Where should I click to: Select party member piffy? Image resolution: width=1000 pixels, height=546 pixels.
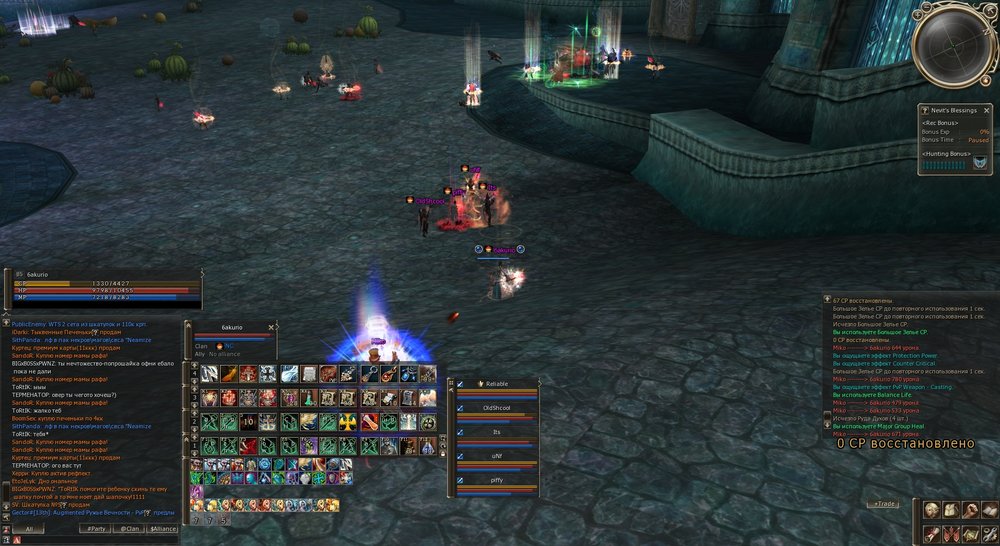(497, 480)
